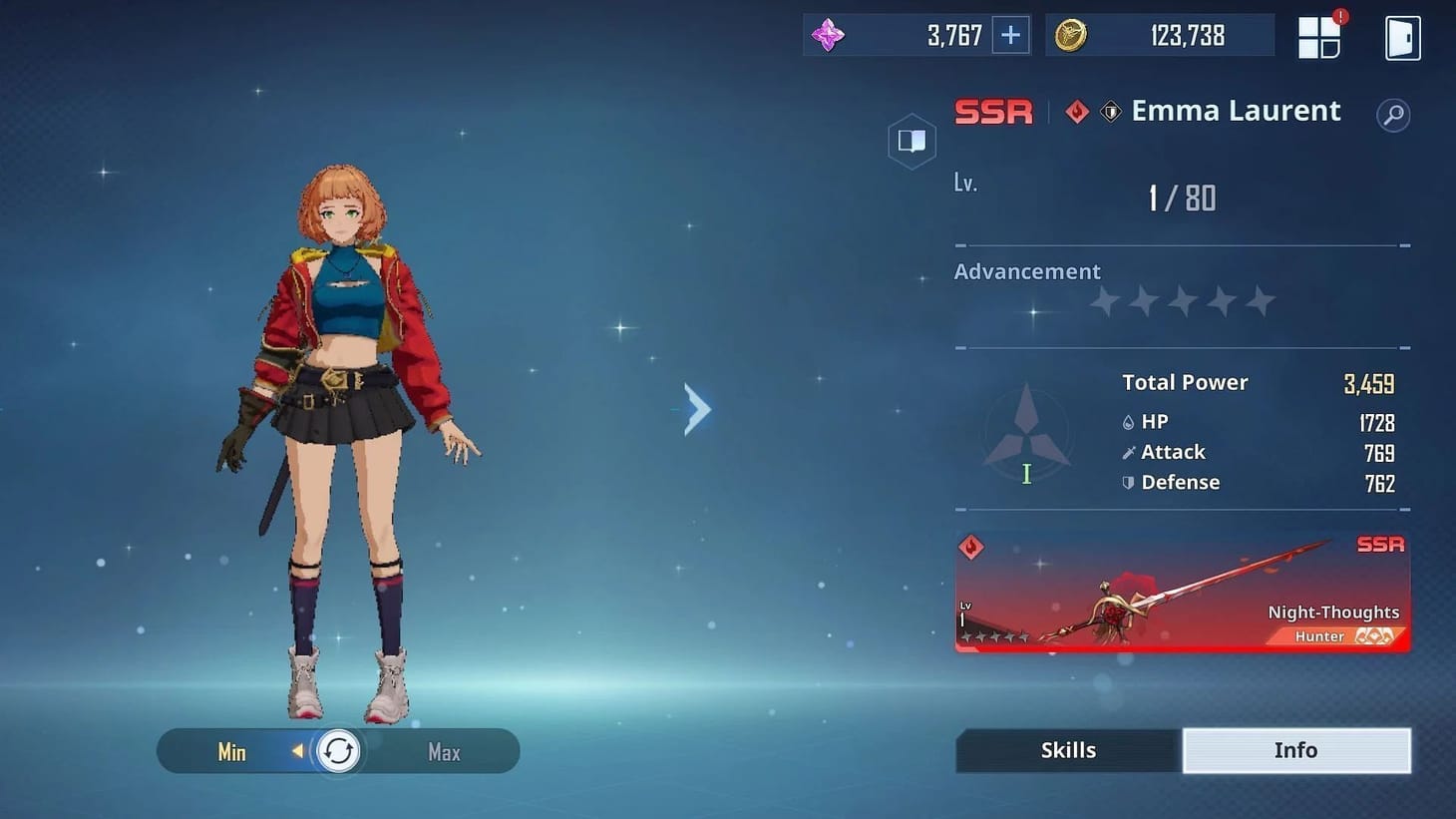Open the main menu grid icon

(1318, 36)
